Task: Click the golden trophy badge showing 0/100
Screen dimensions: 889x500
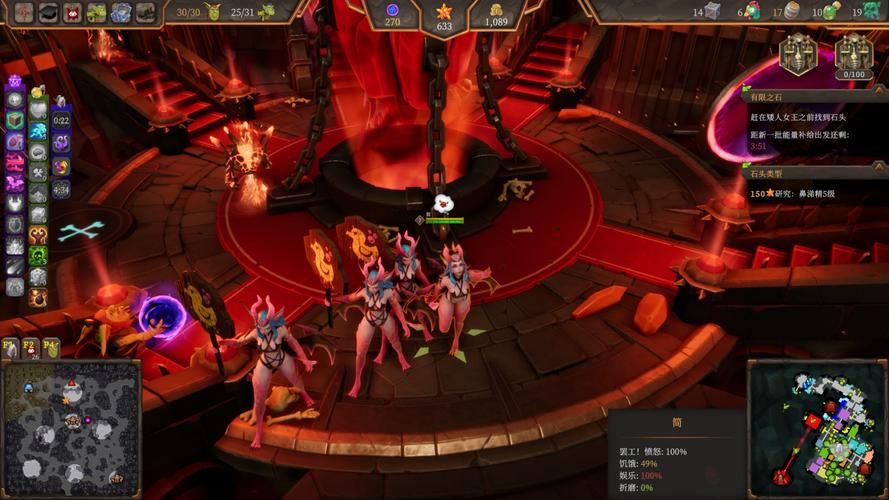Action: click(853, 53)
